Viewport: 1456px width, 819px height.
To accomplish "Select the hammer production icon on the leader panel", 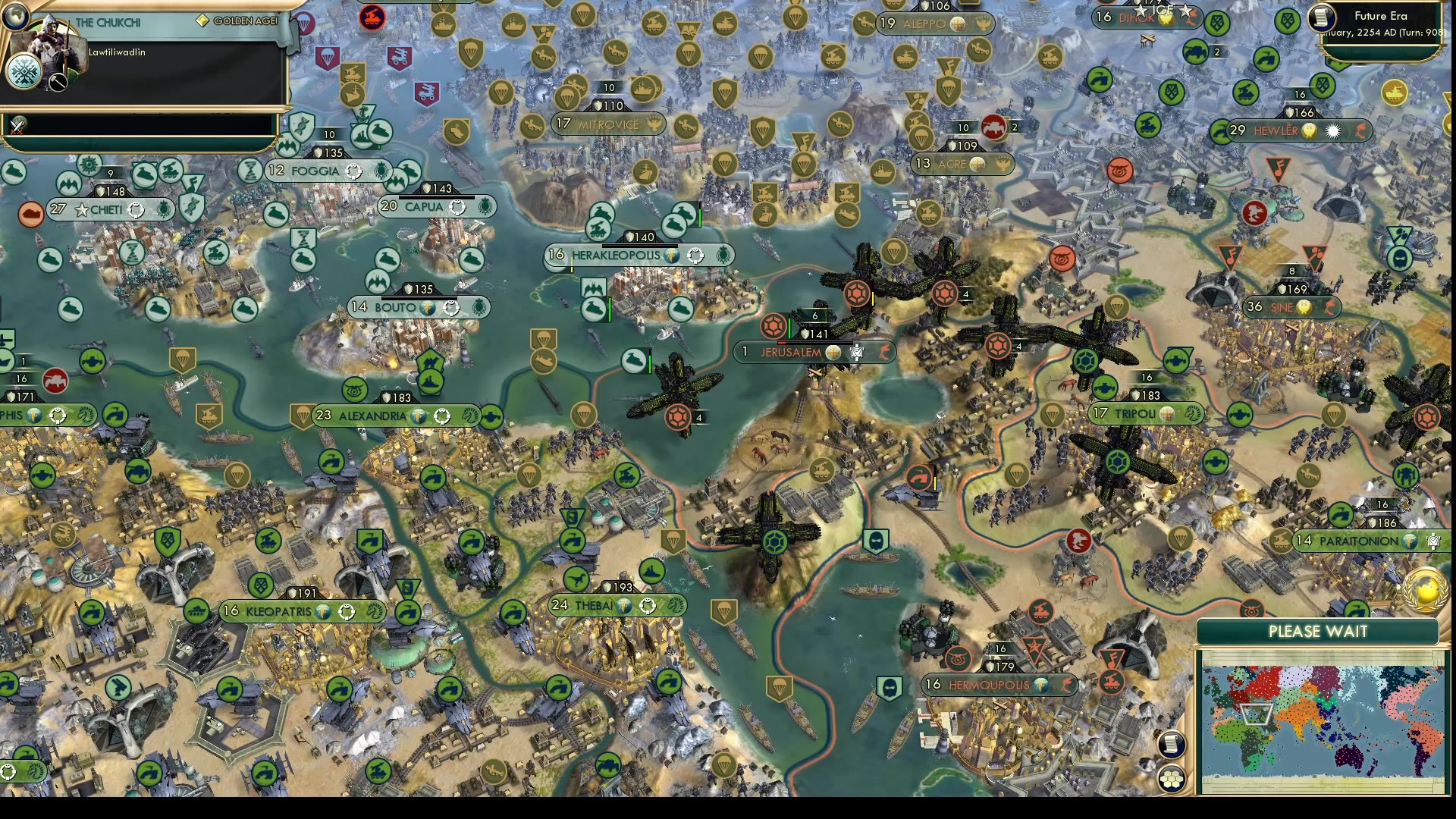I will (x=57, y=82).
